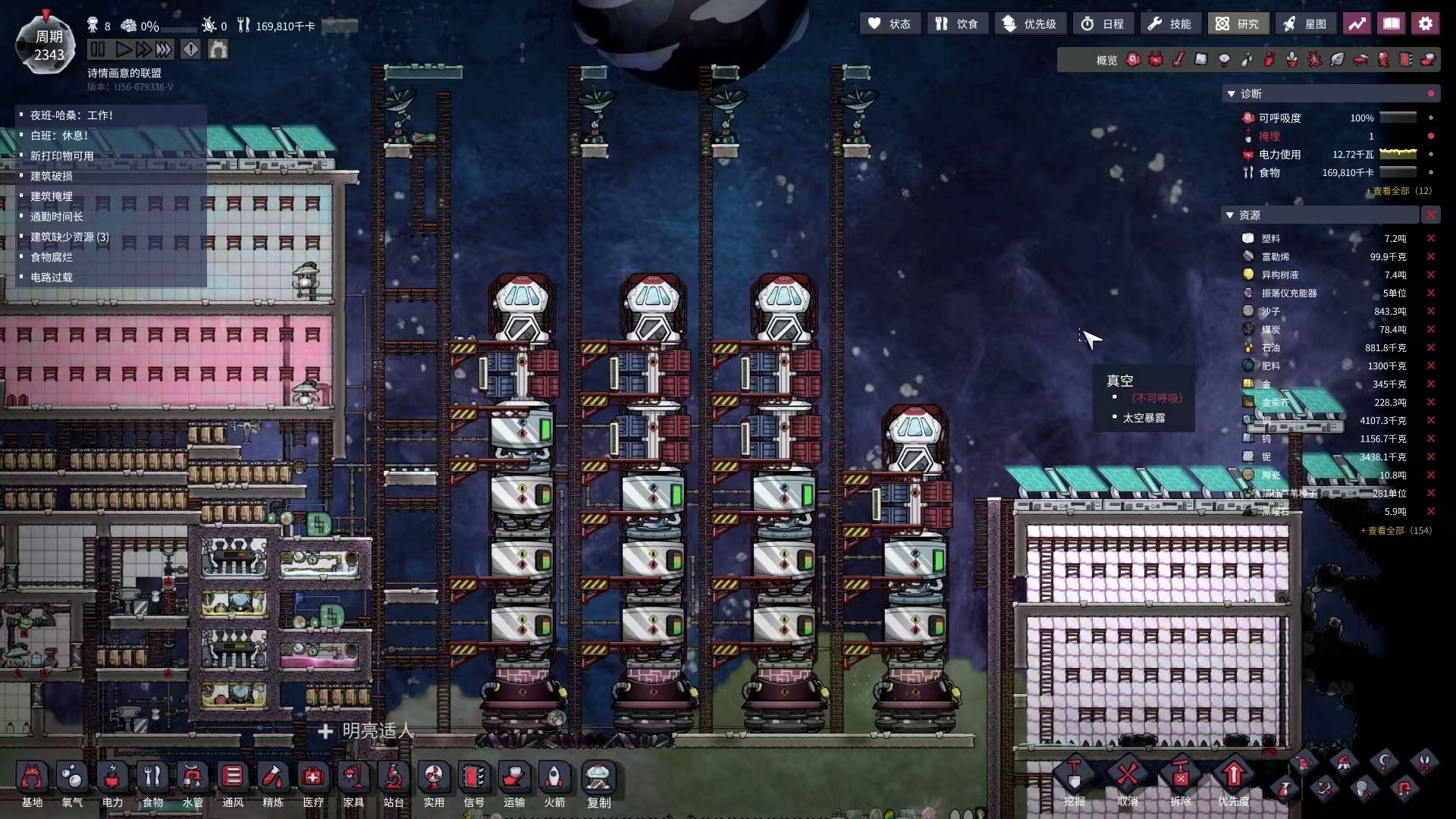Select the 火箭 rocketry build category
The width and height of the screenshot is (1456, 819).
(554, 784)
